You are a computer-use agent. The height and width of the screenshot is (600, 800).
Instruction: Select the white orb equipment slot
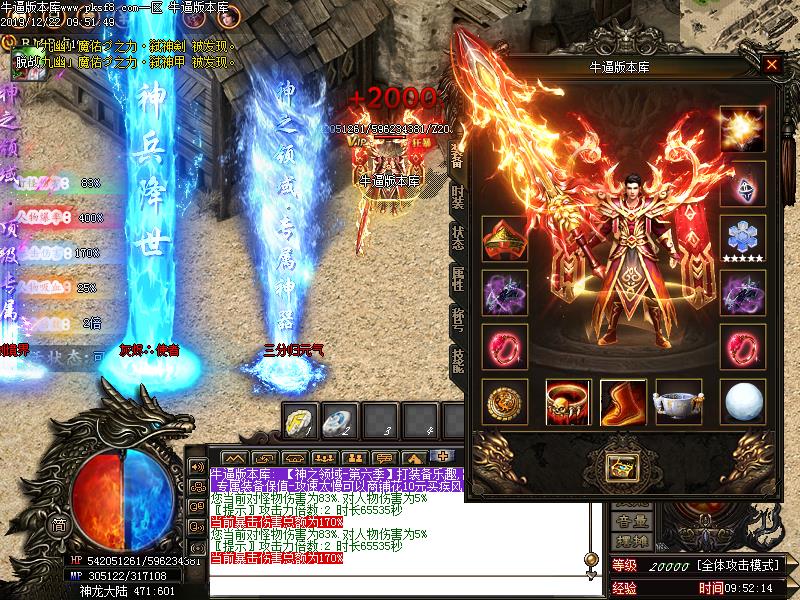coord(742,402)
